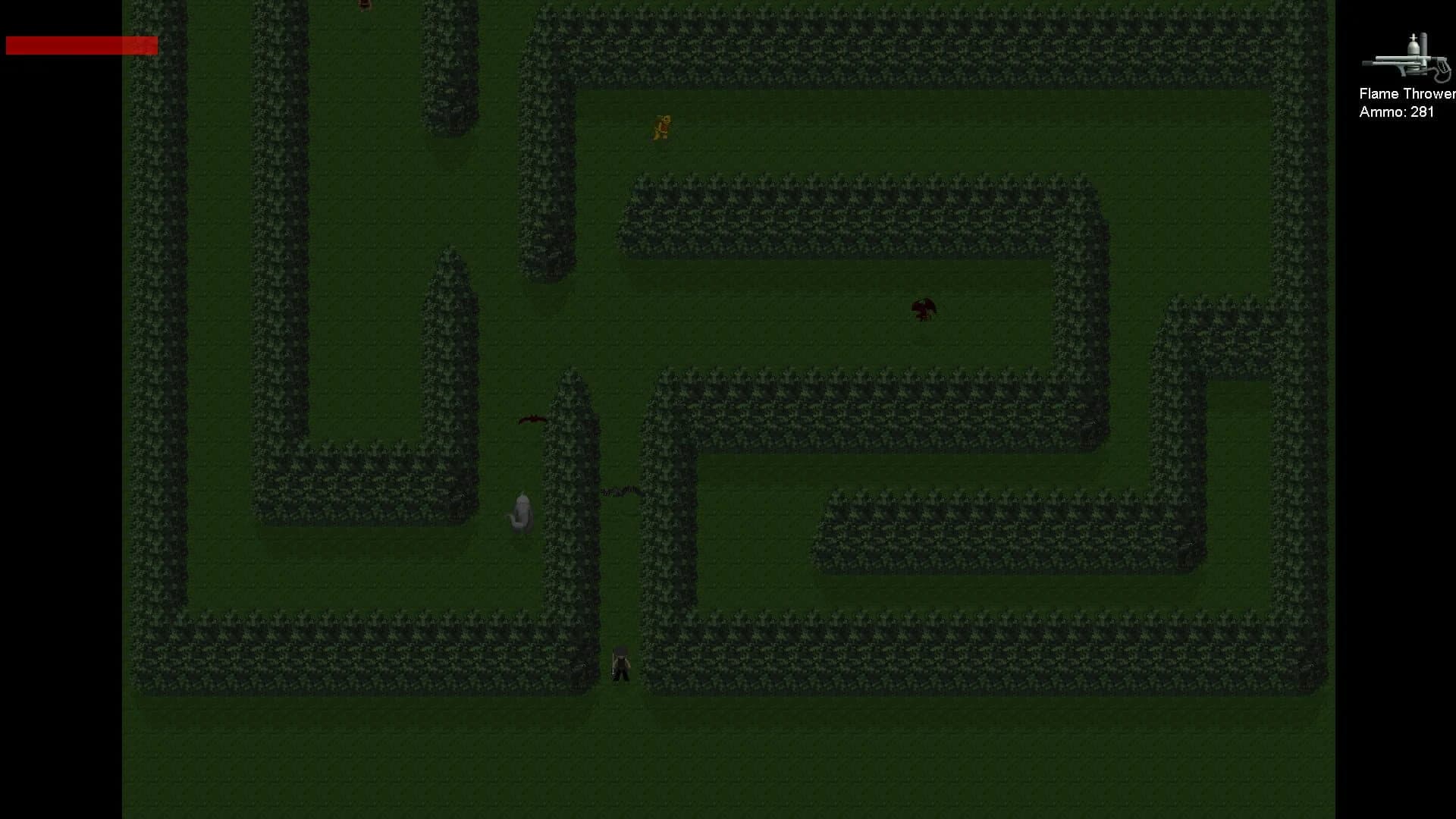The image size is (1456, 819).
Task: Click the yellow soldier enemy near the top
Action: coord(661,127)
